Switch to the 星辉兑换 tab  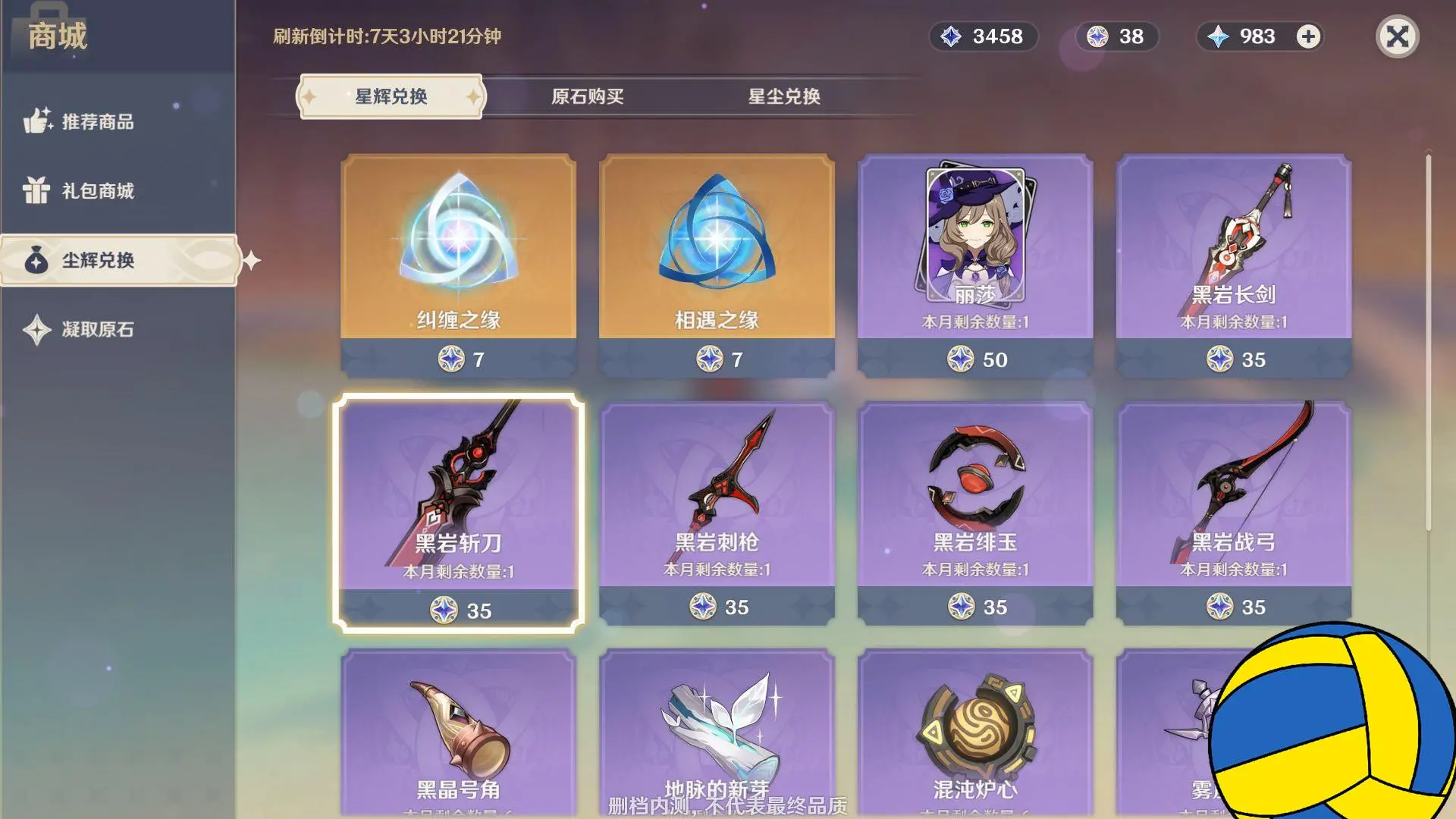tap(391, 96)
